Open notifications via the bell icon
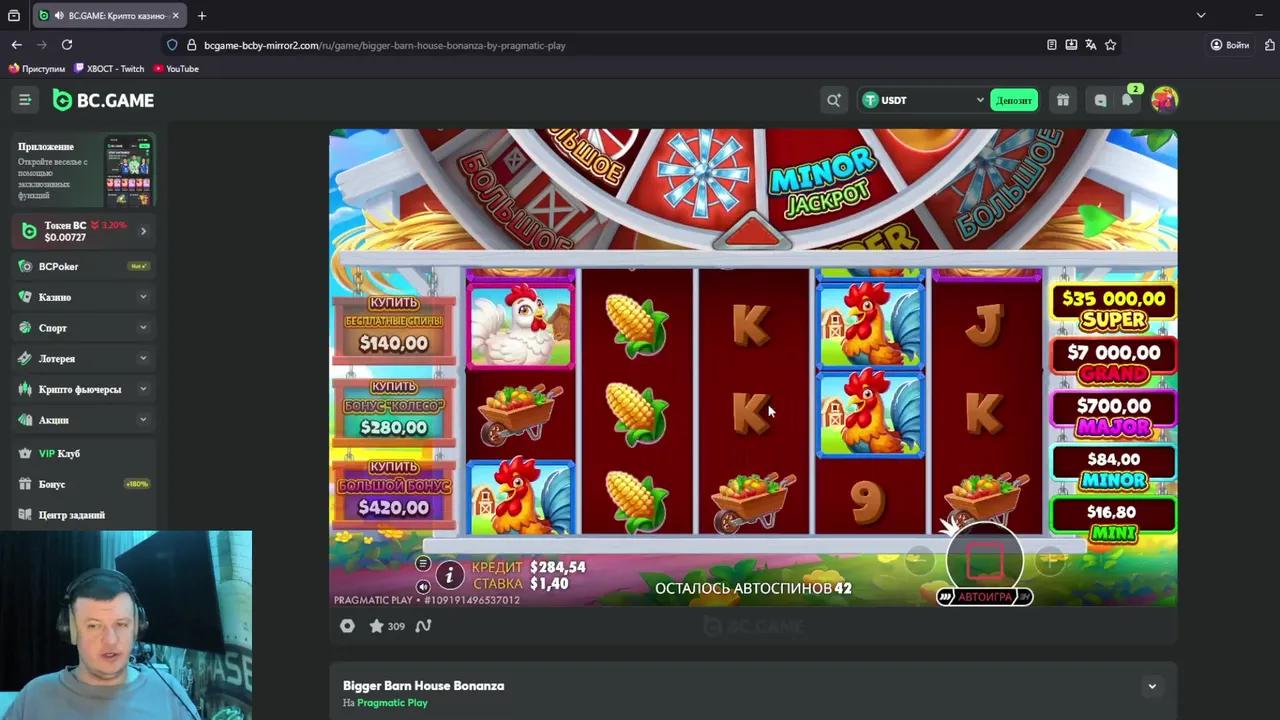Screen dimensions: 1280x720 click(x=1128, y=100)
